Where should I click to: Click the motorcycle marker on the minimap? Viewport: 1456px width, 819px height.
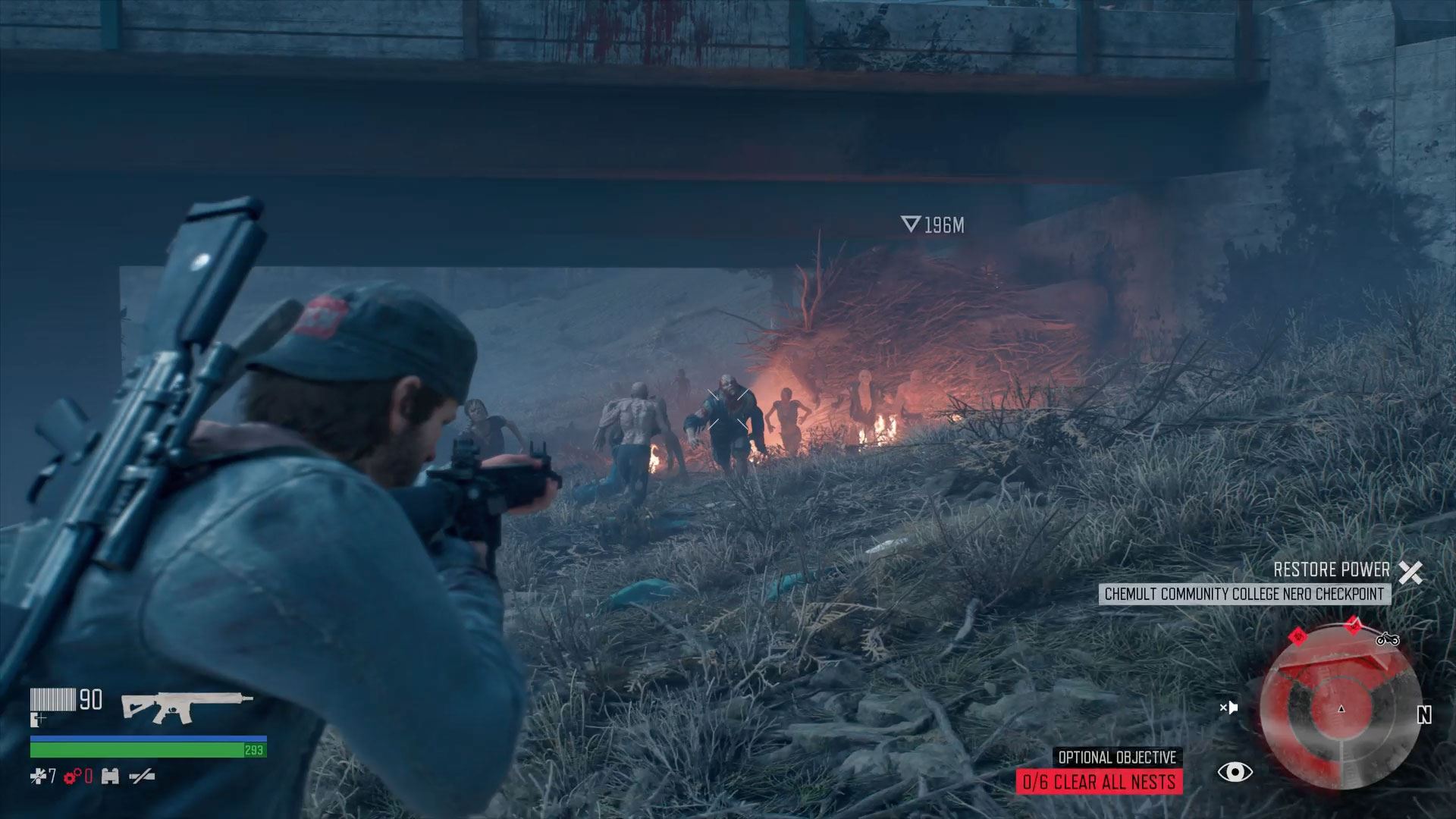(1387, 639)
